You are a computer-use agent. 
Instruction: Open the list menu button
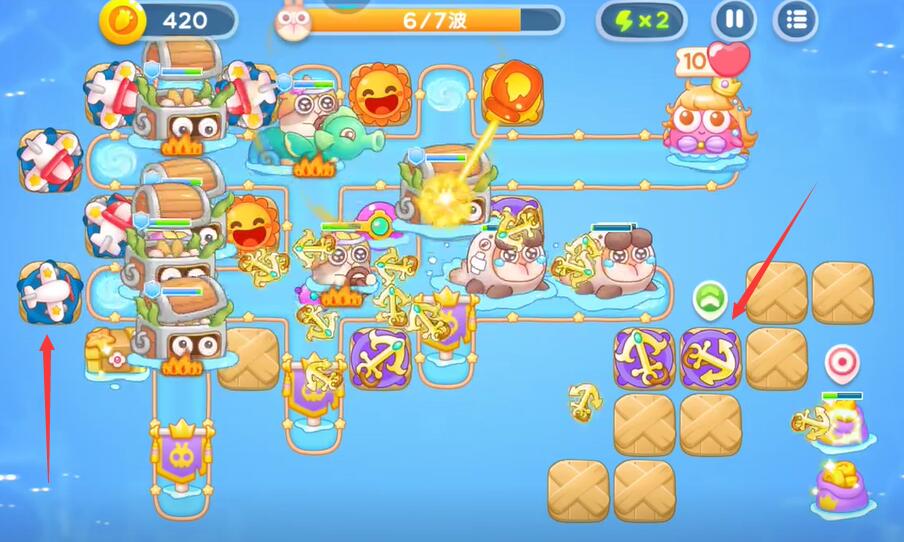pyautogui.click(x=796, y=20)
